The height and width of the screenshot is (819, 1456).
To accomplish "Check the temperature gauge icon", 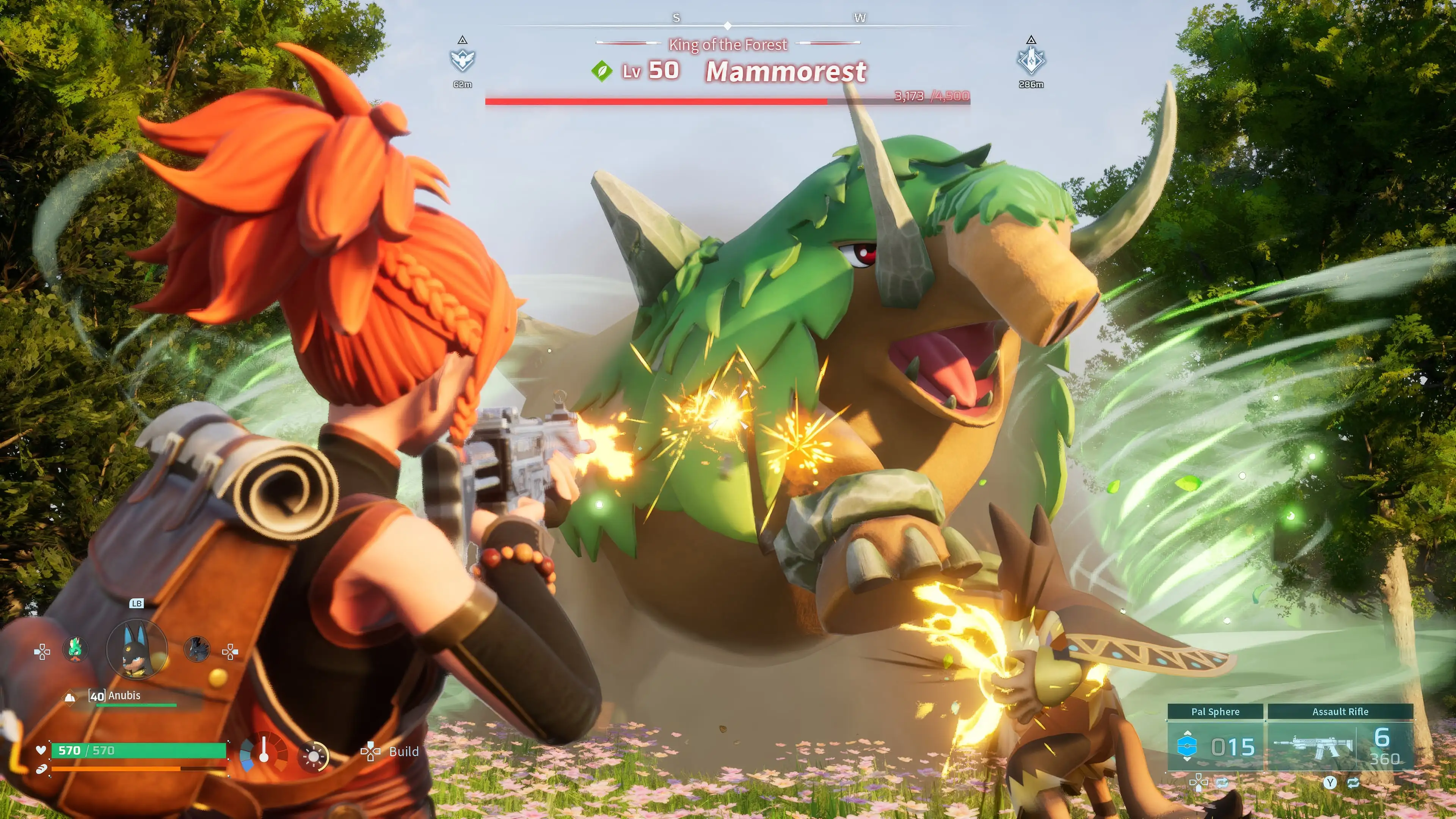I will pyautogui.click(x=264, y=753).
